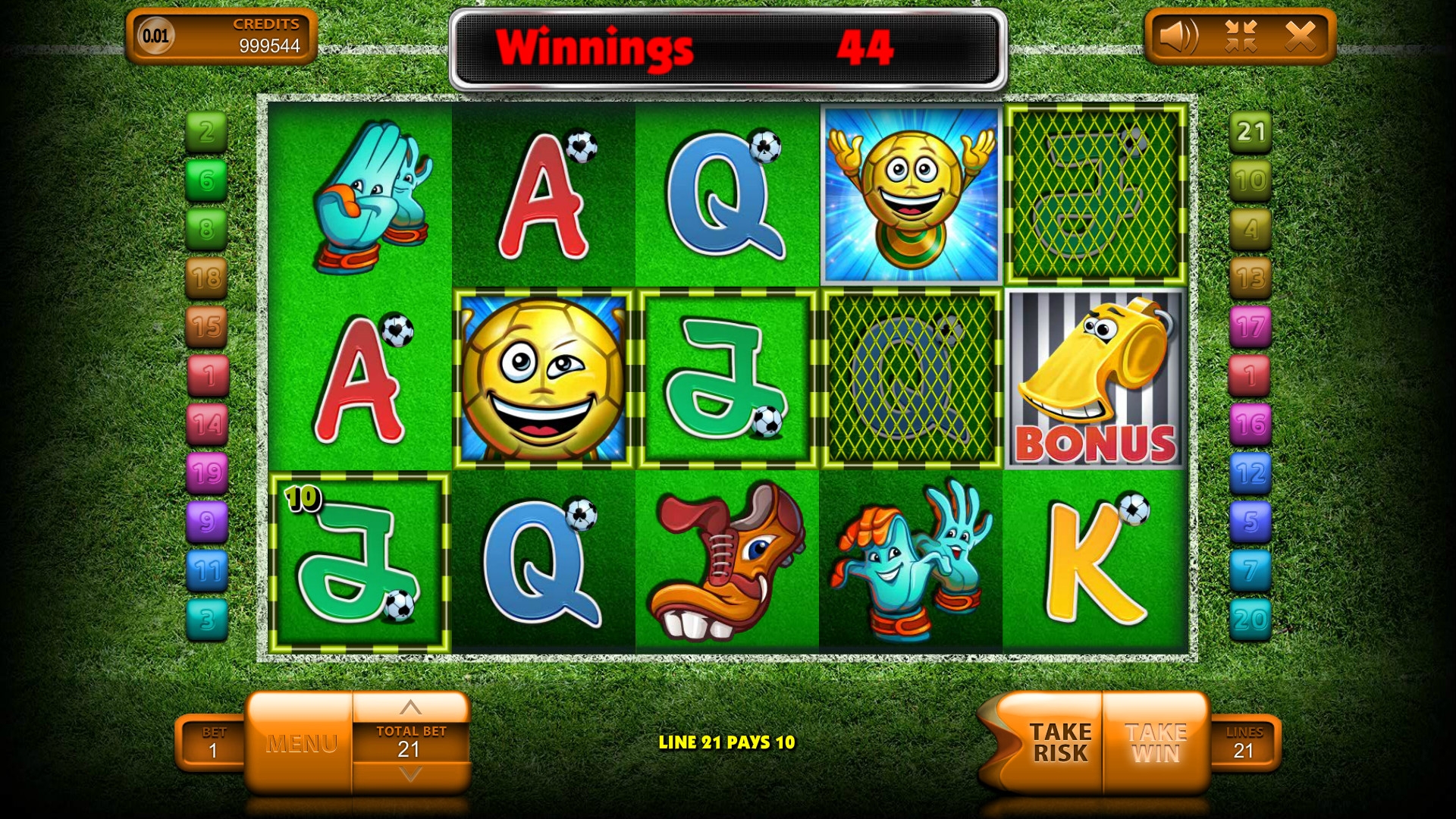1456x819 pixels.
Task: Select payline 13 marker
Action: point(1250,278)
